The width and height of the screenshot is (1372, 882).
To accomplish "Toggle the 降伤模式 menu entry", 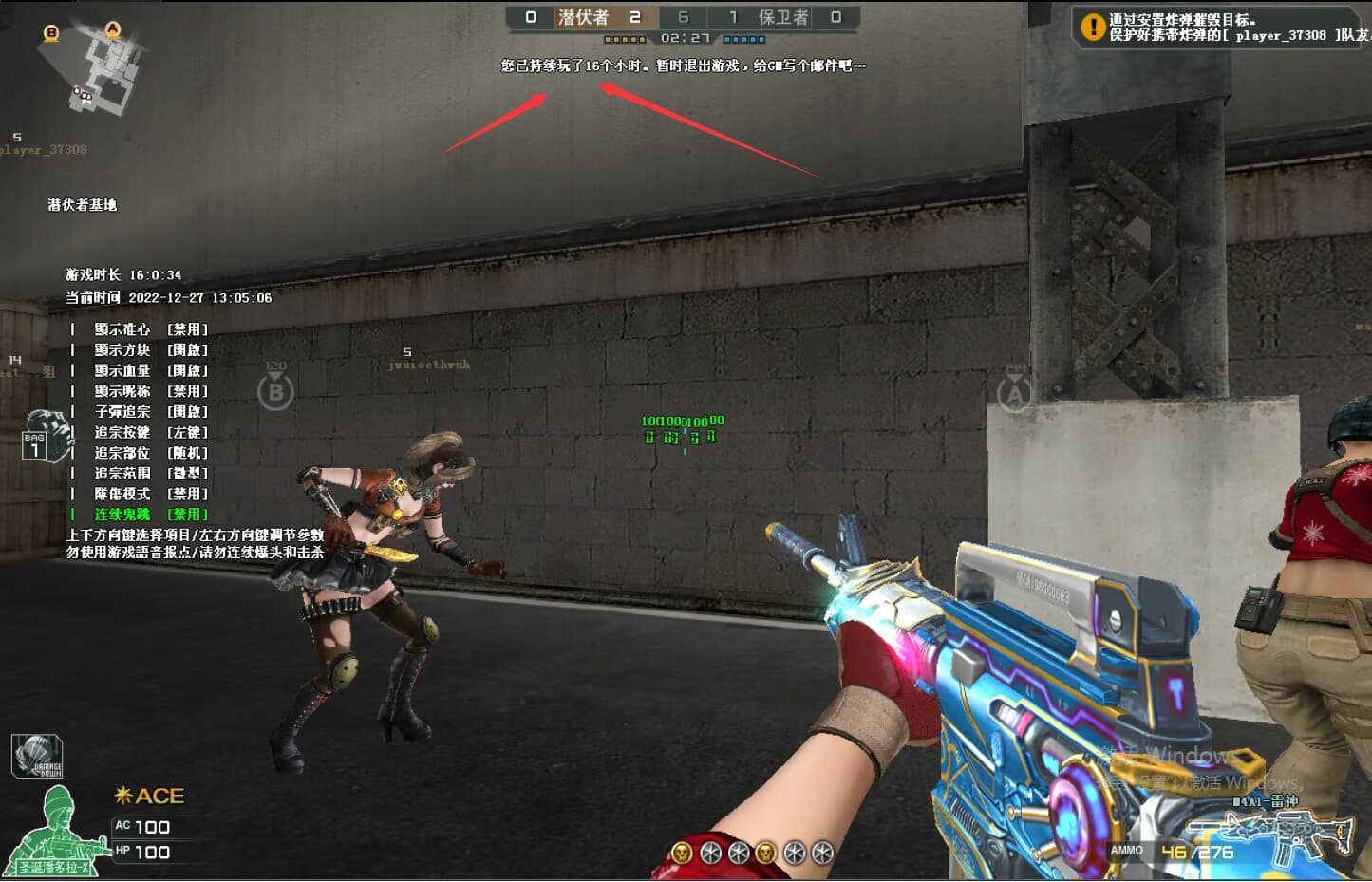I will tap(150, 494).
